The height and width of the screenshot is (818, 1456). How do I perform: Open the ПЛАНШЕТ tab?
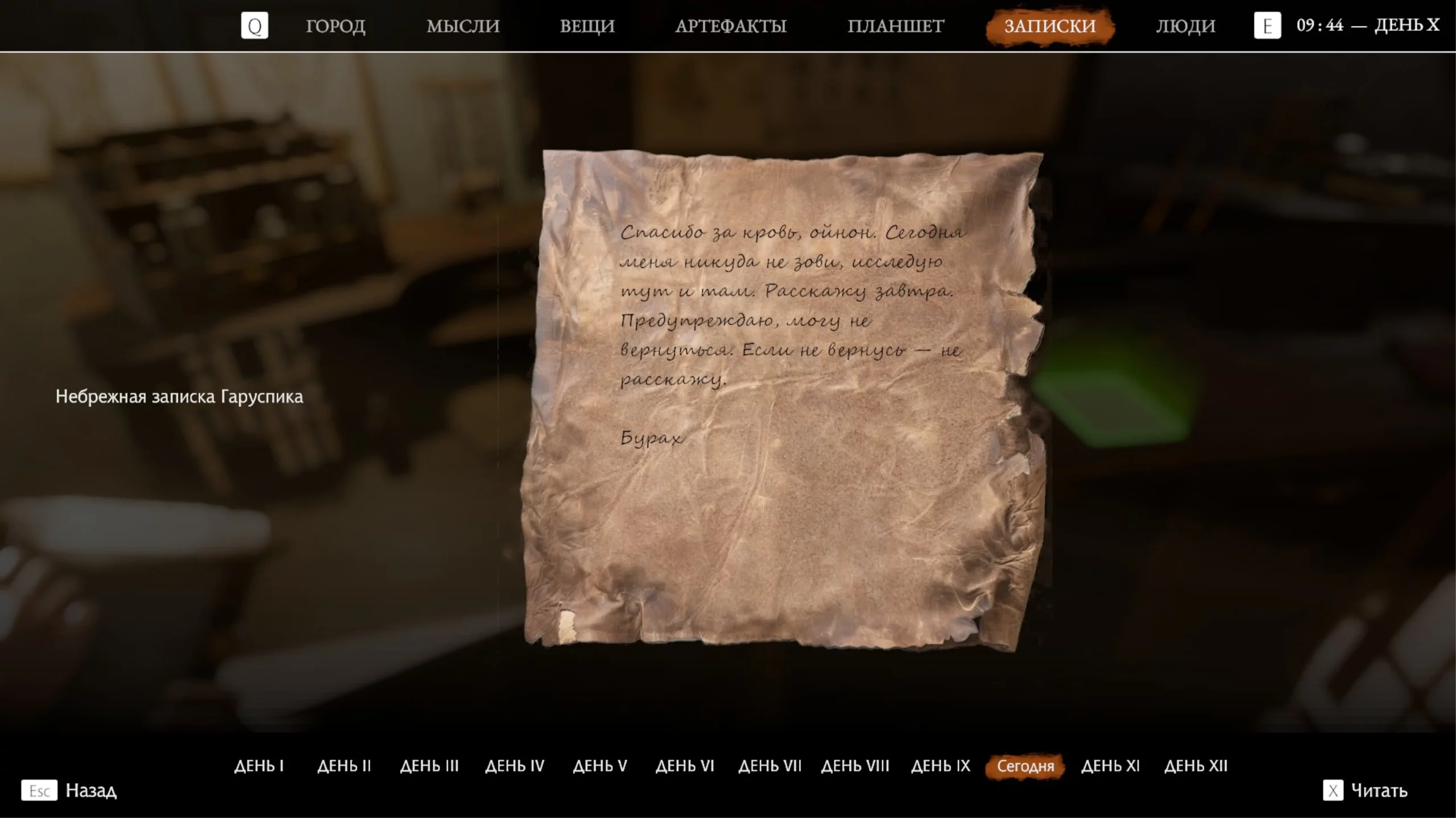coord(896,26)
